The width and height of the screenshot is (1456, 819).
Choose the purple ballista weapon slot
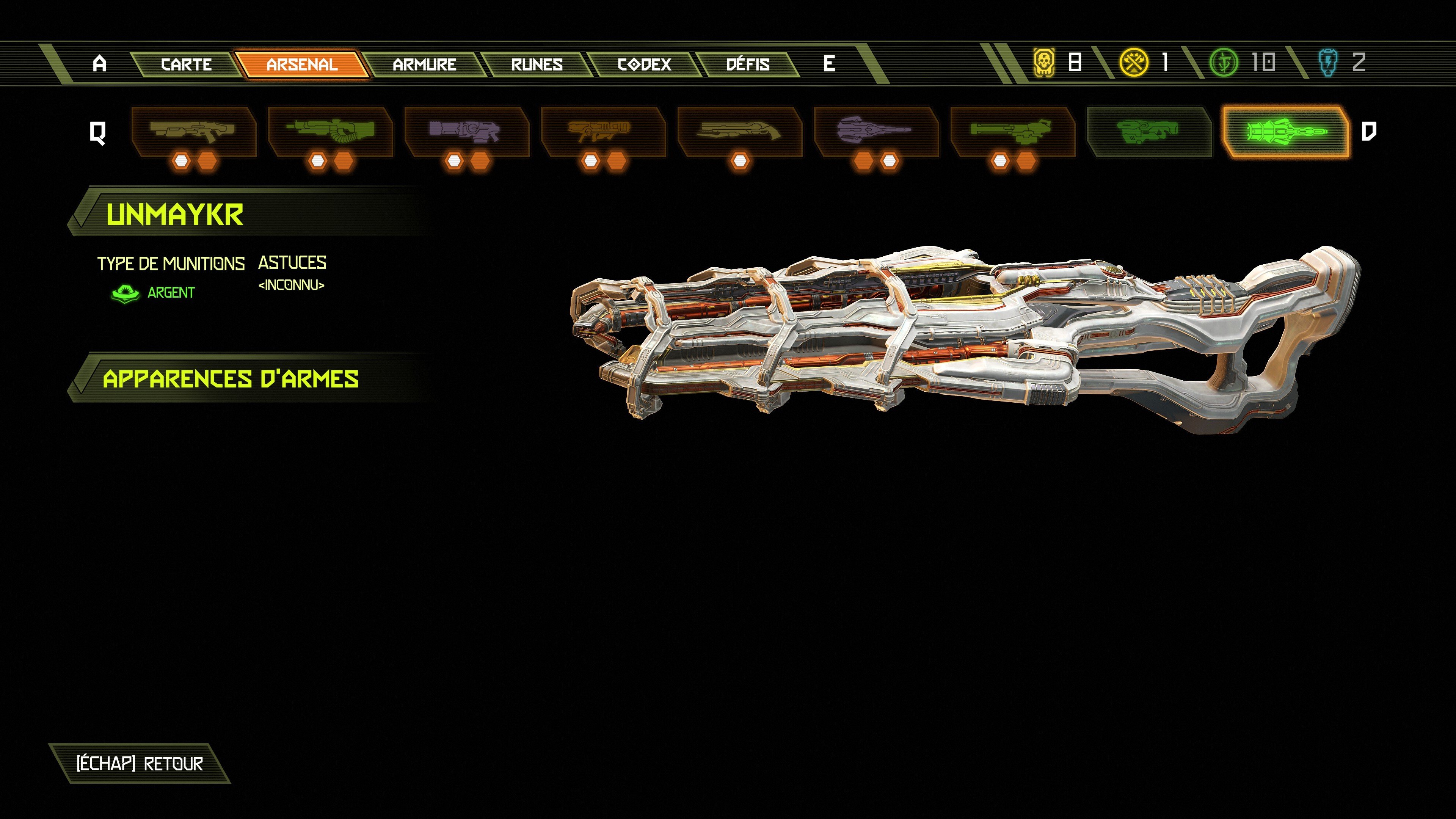tap(876, 131)
